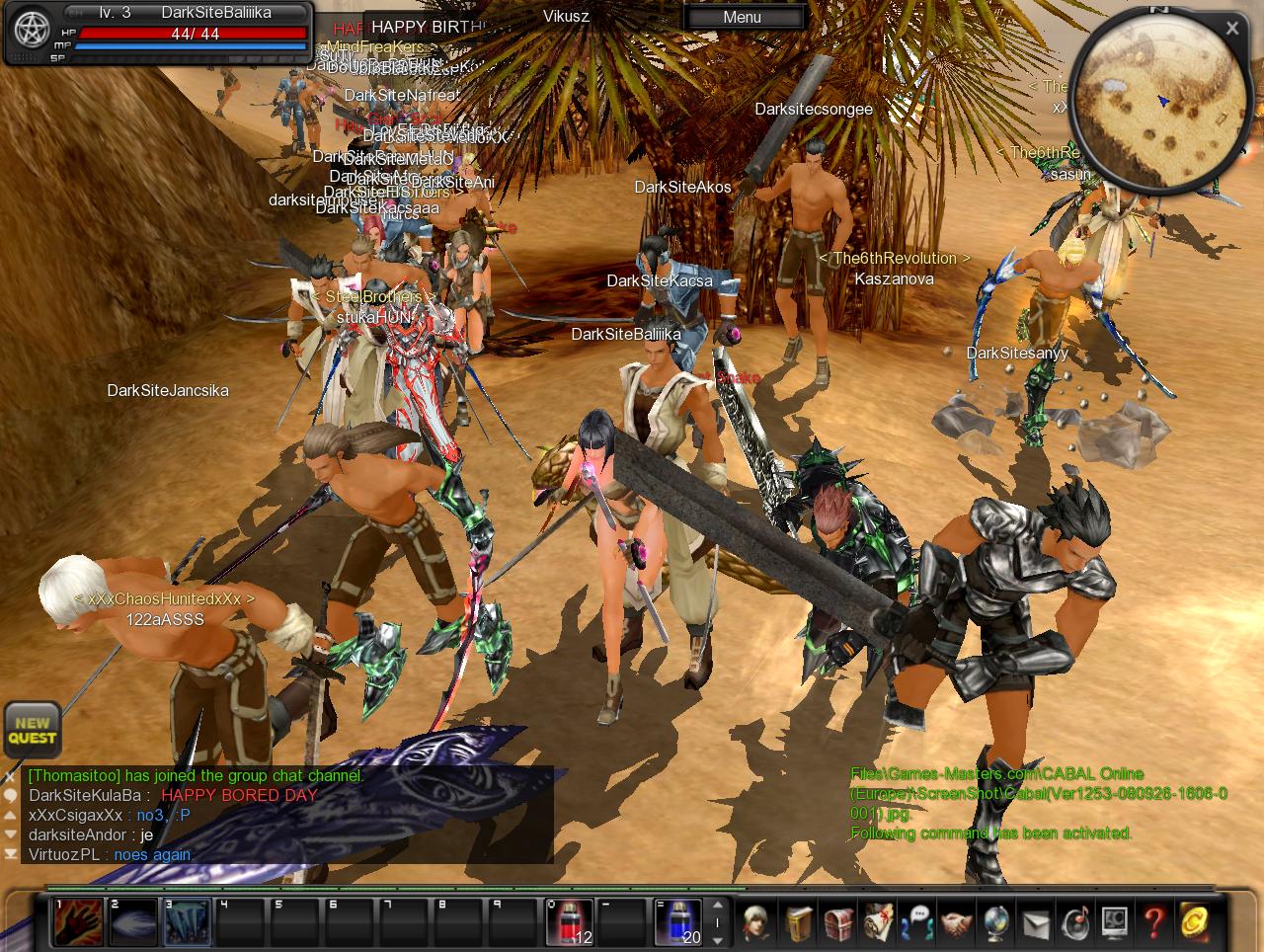Switch hotbar page with the up arrow
1264x952 pixels.
(718, 905)
